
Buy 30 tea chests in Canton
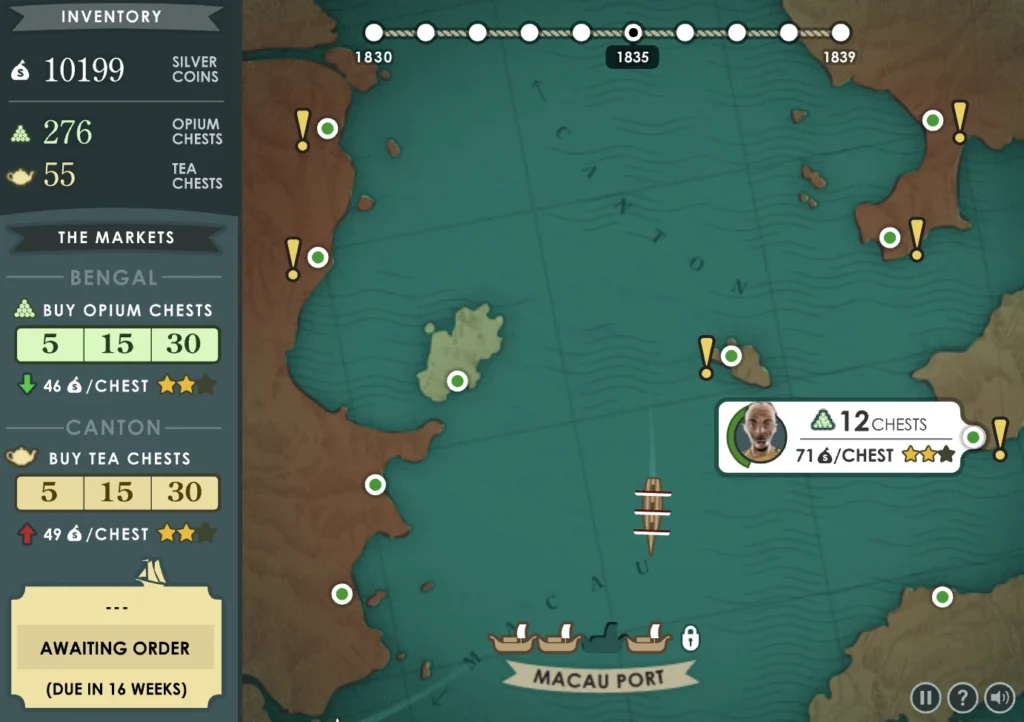click(184, 493)
